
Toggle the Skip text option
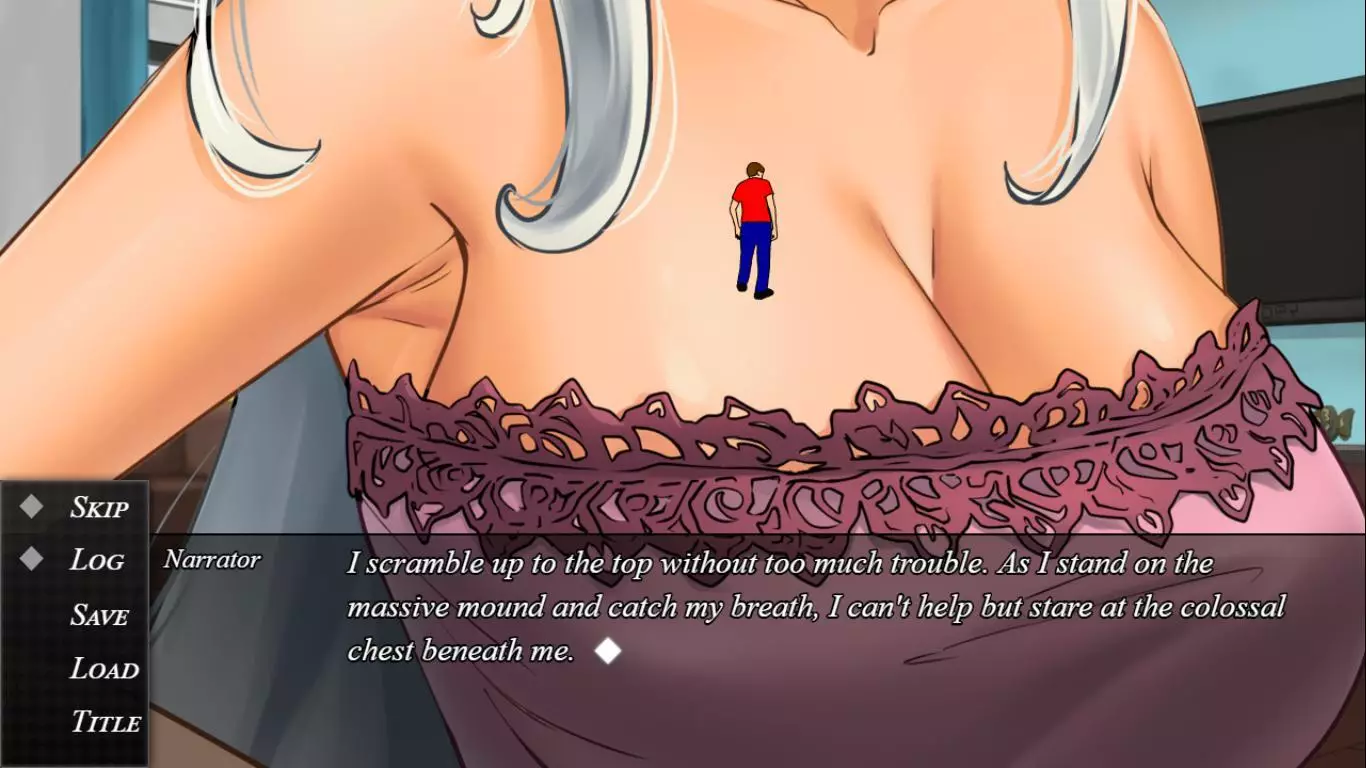98,508
